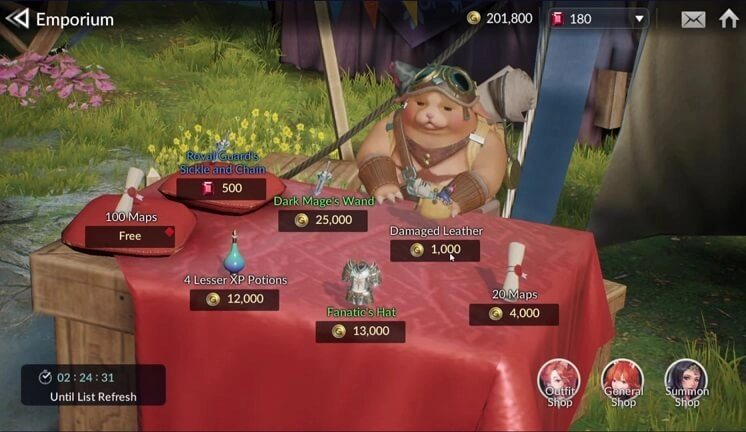Open the General Shop

[623, 382]
